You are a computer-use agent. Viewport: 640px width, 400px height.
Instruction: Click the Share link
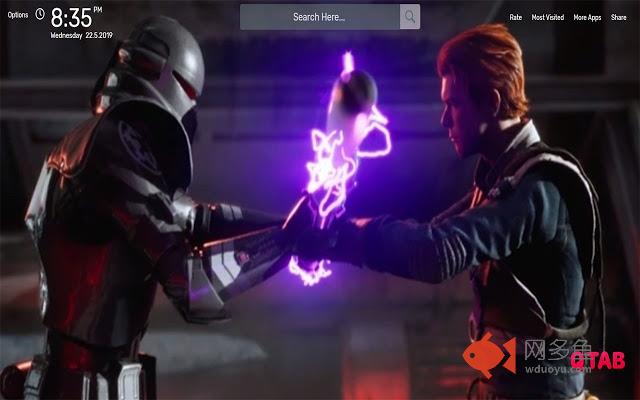619,18
